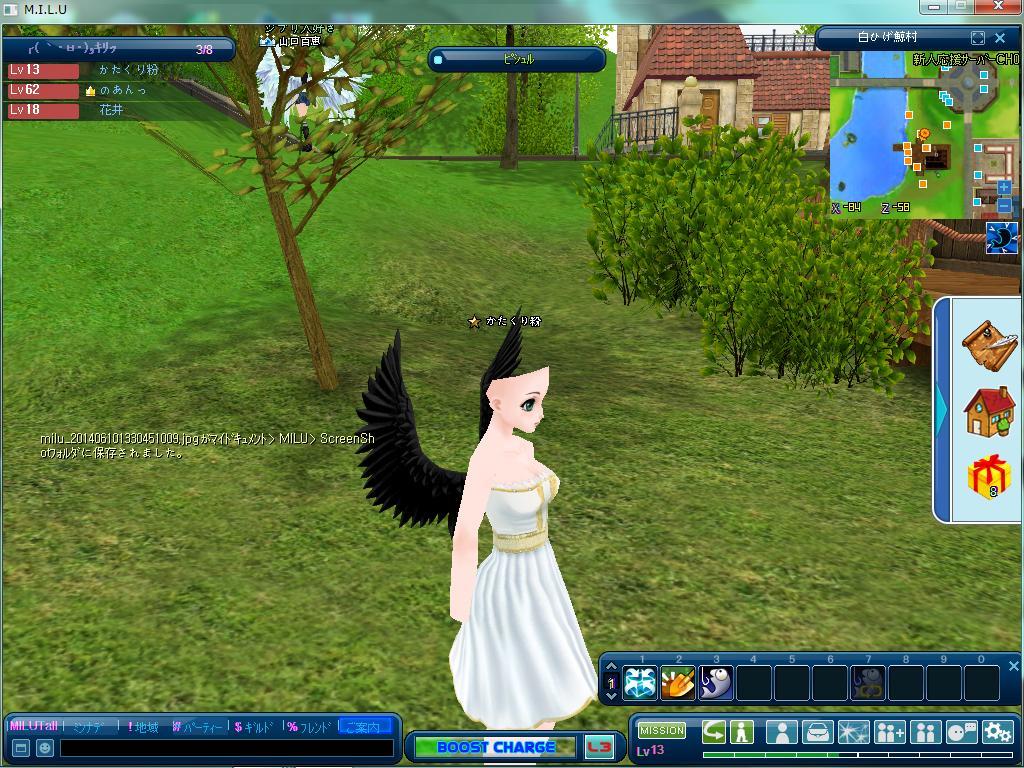Close the skill hotbar
1024x768 pixels.
1013,666
